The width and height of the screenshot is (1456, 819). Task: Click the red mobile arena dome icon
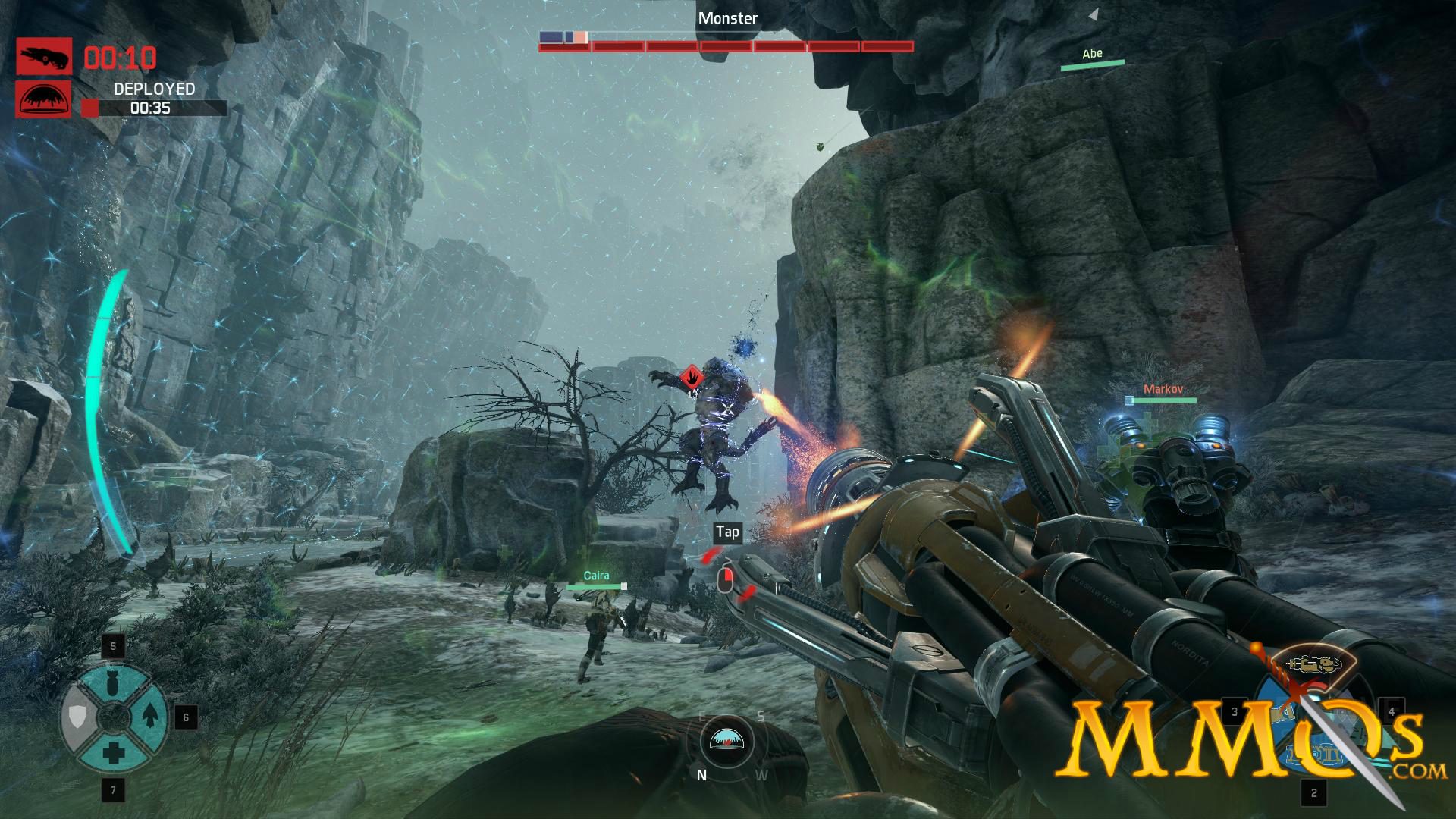[x=44, y=99]
